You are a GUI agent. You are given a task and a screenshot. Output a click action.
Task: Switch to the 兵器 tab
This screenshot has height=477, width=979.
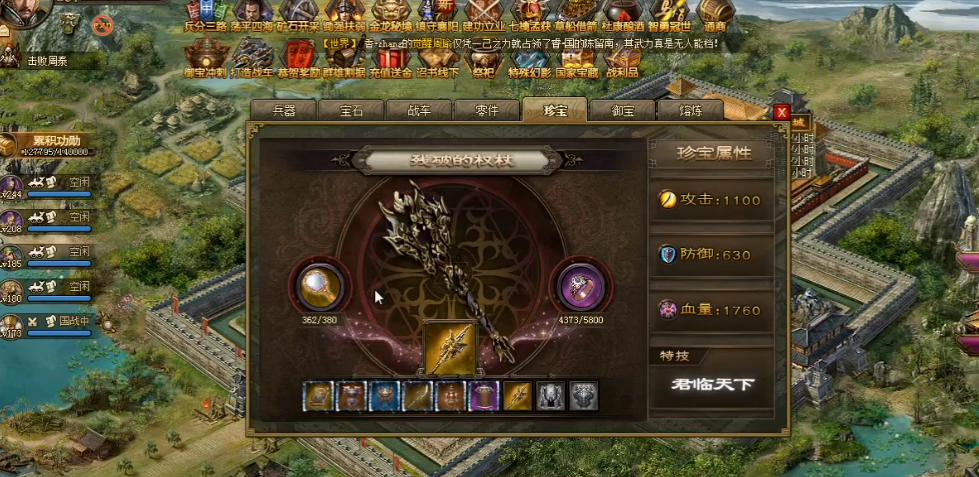pos(283,110)
